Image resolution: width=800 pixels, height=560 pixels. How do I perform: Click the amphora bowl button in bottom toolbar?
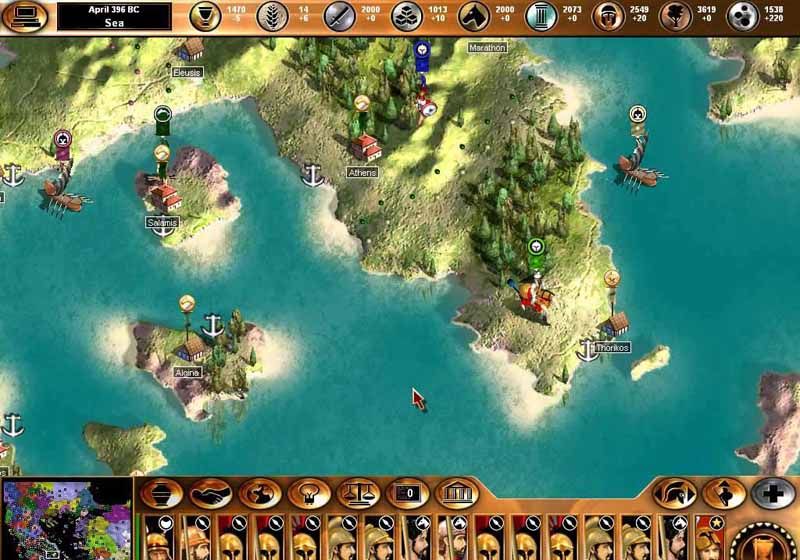pos(161,493)
